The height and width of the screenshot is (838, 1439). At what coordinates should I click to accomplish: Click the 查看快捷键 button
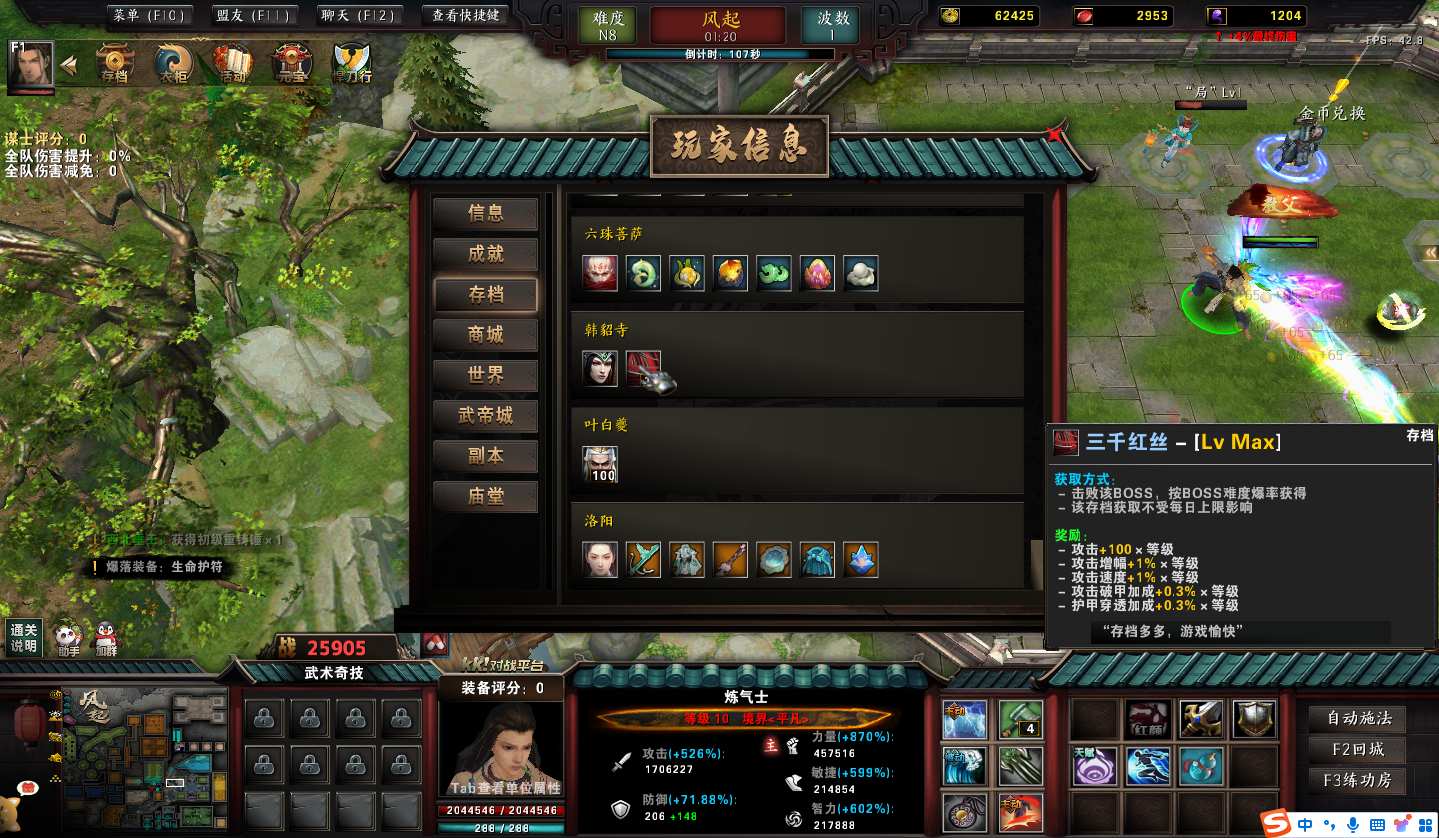pos(465,15)
